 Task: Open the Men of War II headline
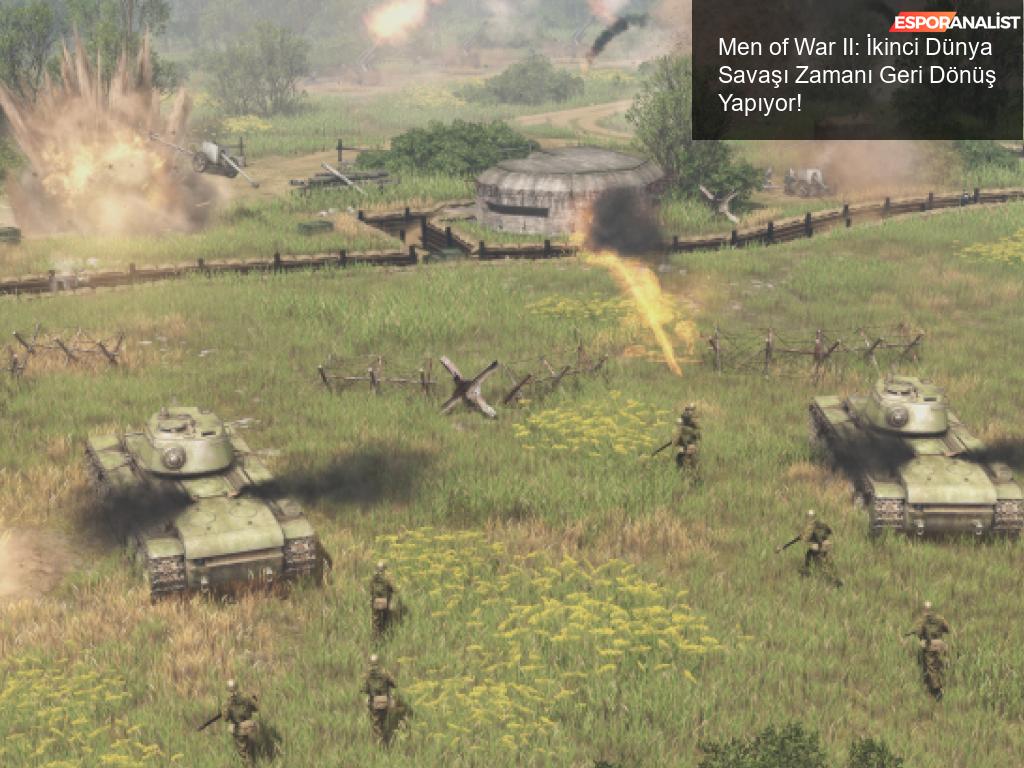pyautogui.click(x=856, y=75)
